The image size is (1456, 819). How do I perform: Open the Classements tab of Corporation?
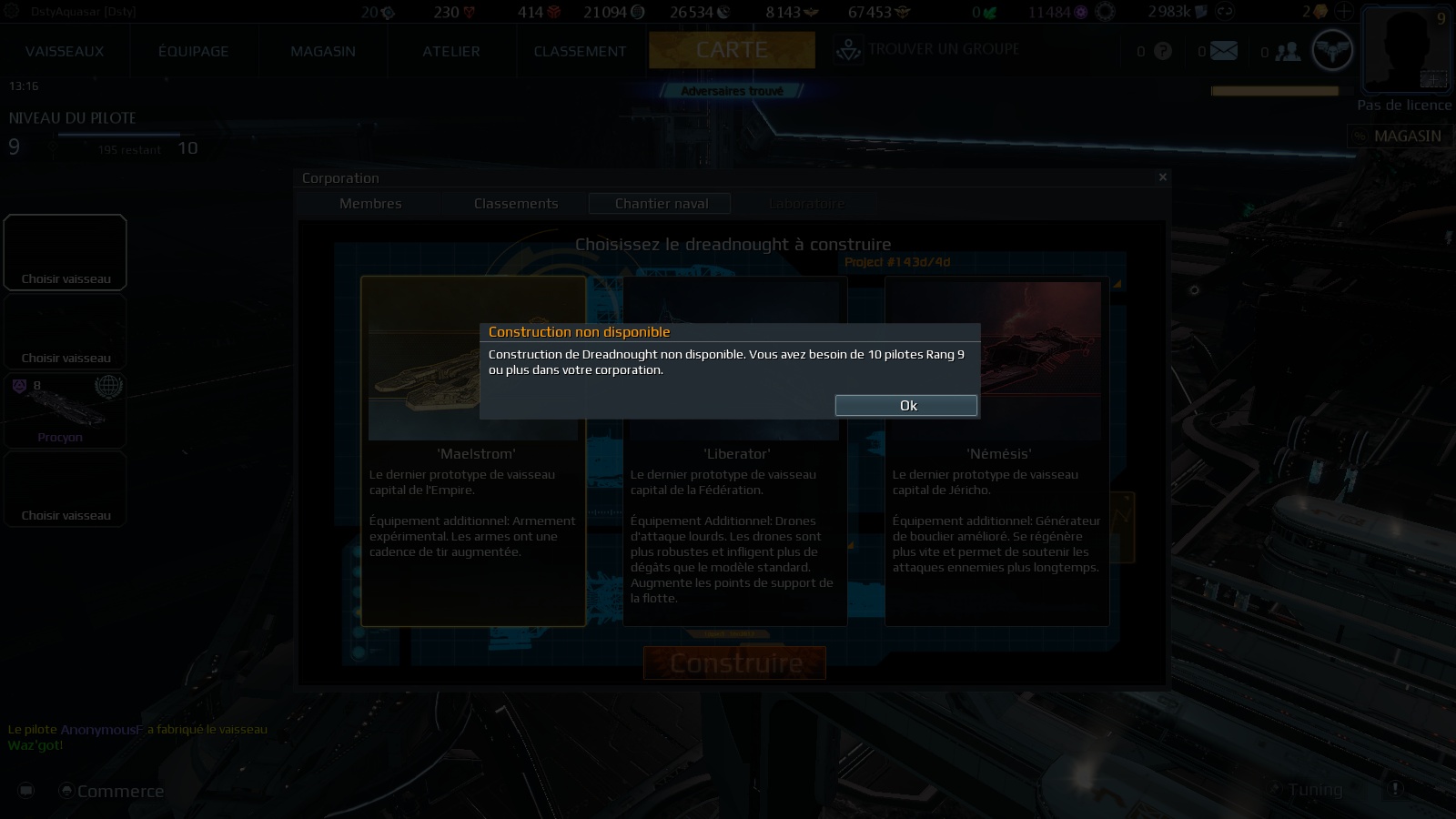(515, 203)
